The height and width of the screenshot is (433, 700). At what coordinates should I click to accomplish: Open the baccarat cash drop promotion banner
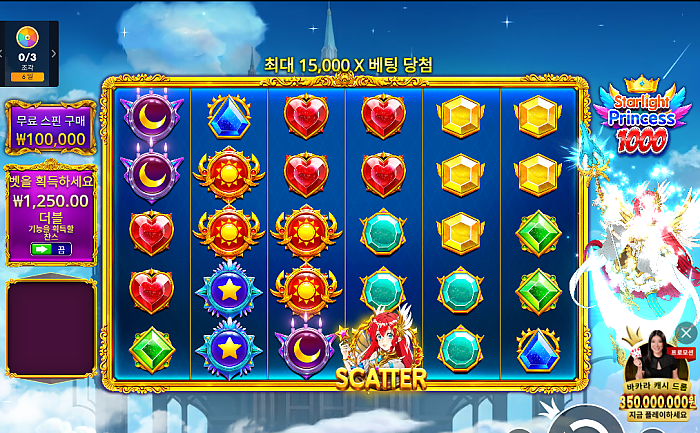(x=656, y=380)
